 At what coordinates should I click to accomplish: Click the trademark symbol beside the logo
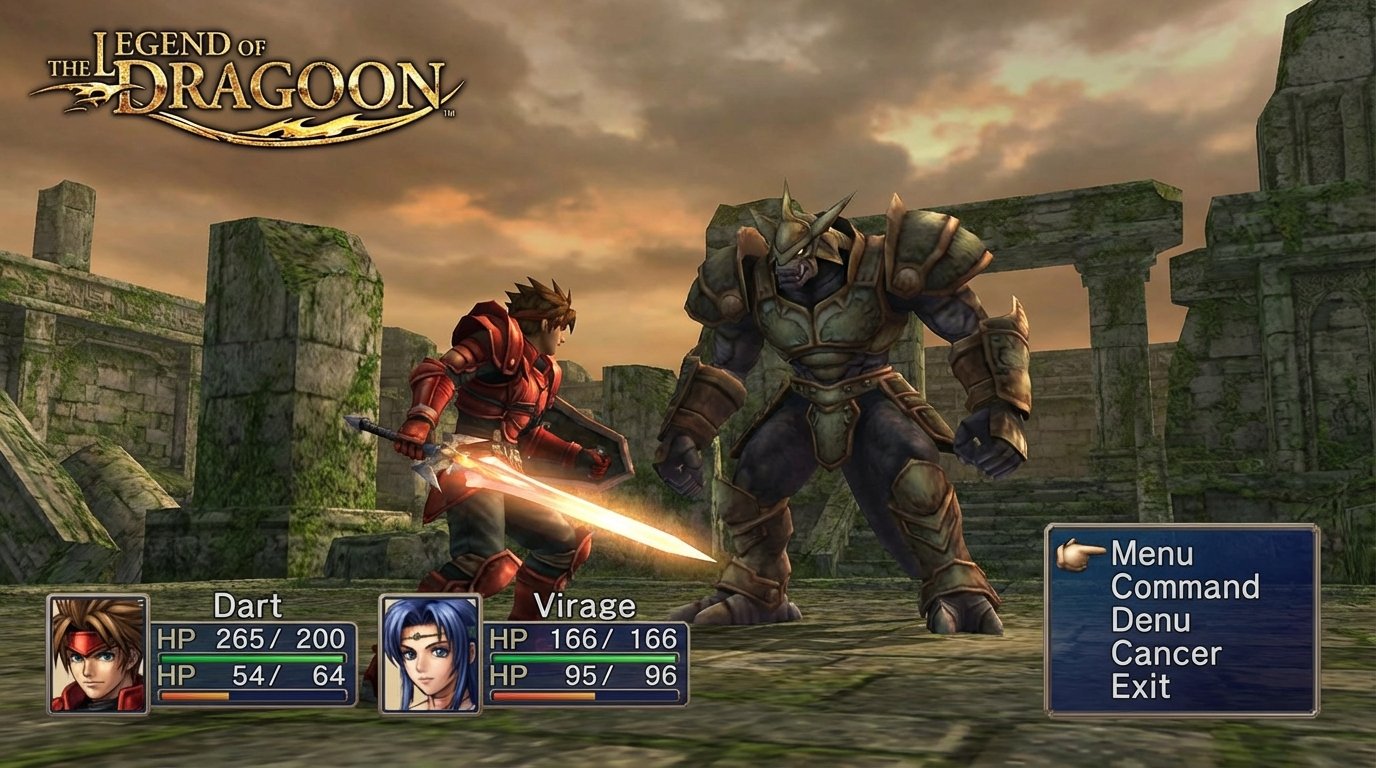[451, 115]
